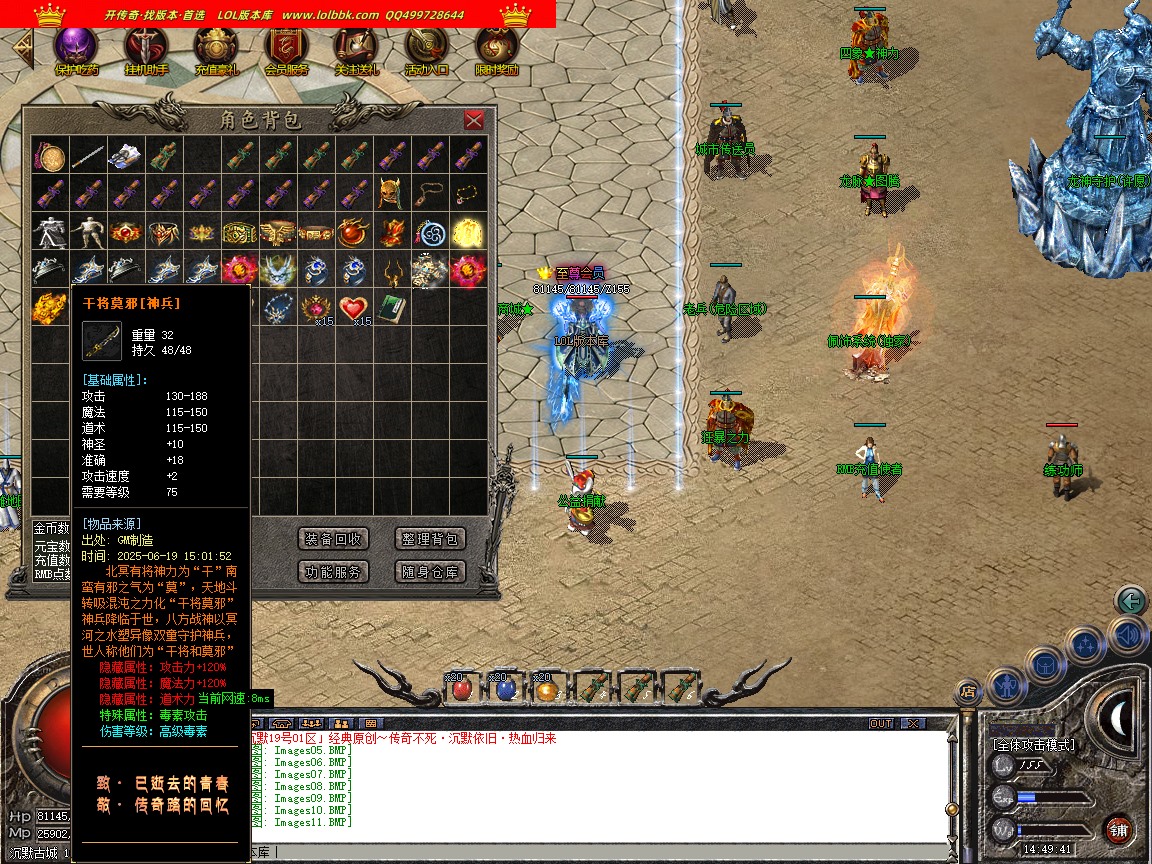Open the 限时奖励 timed rewards menu

point(496,47)
